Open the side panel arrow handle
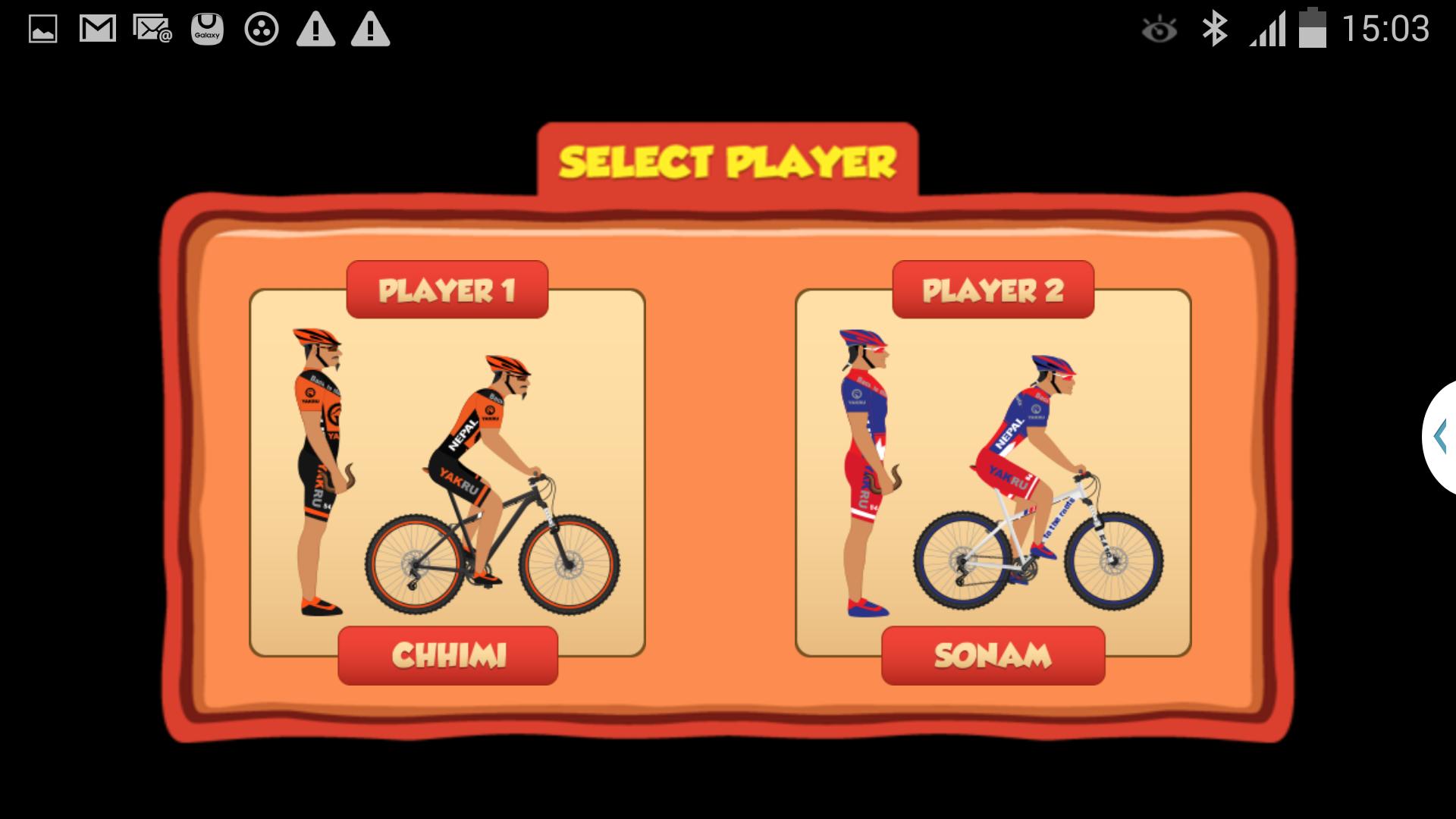The width and height of the screenshot is (1456, 819). [x=1440, y=438]
